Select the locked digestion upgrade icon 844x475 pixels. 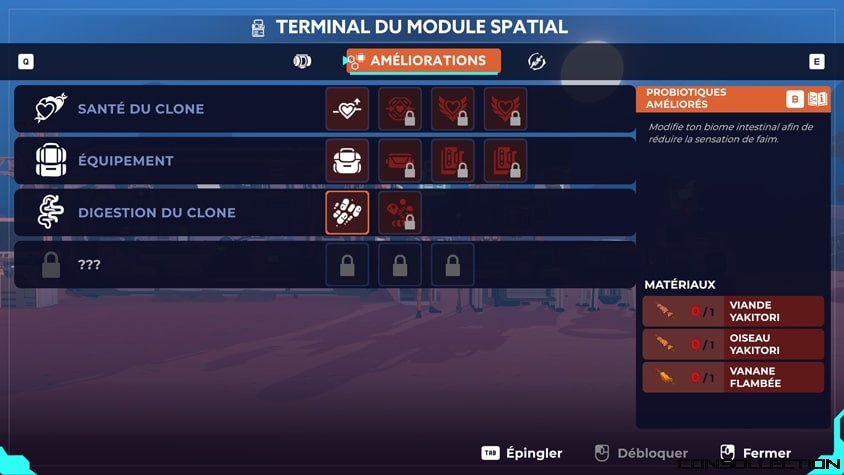pyautogui.click(x=400, y=213)
